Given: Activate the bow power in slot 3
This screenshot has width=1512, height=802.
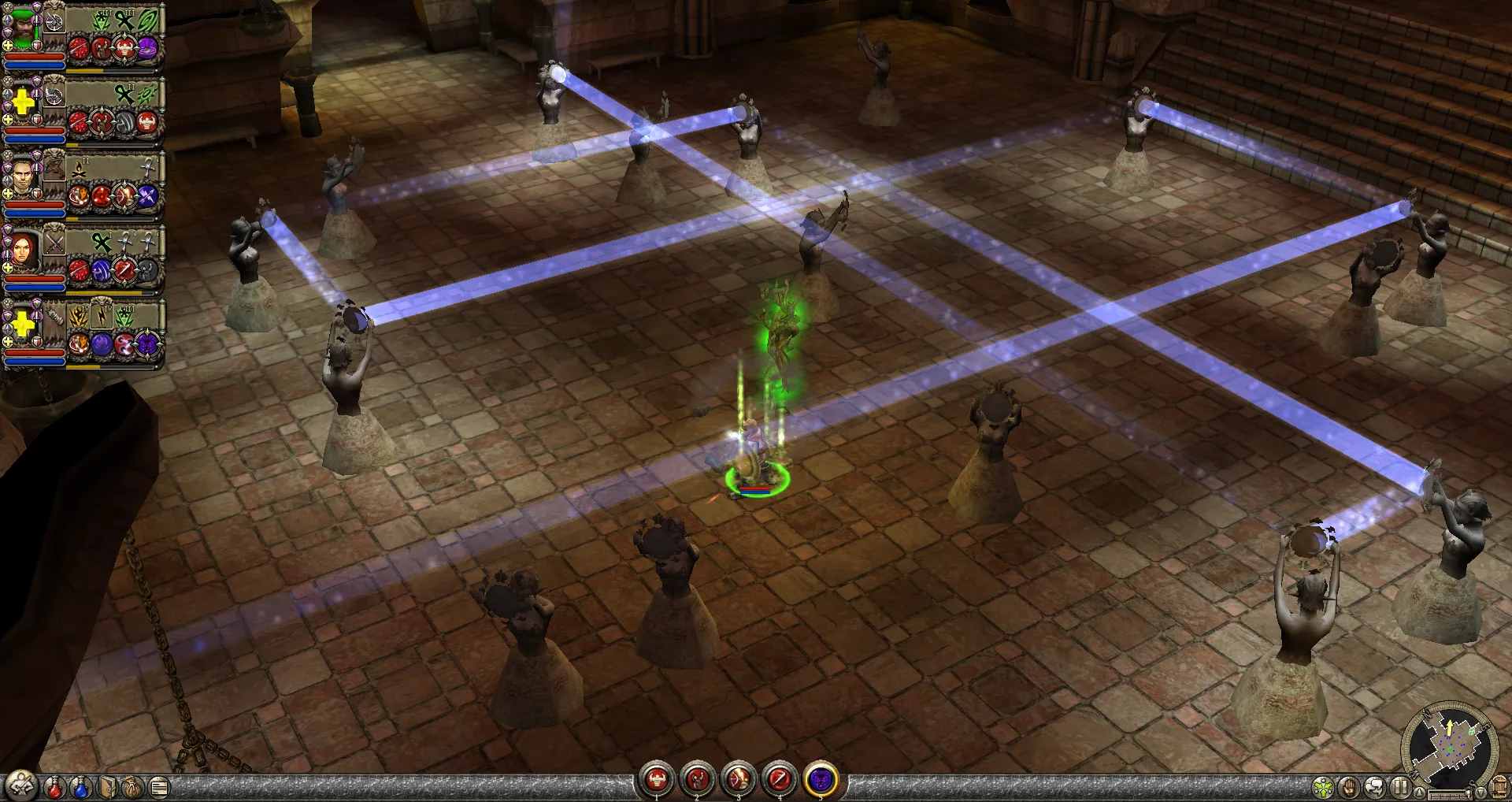Looking at the screenshot, I should coord(739,781).
